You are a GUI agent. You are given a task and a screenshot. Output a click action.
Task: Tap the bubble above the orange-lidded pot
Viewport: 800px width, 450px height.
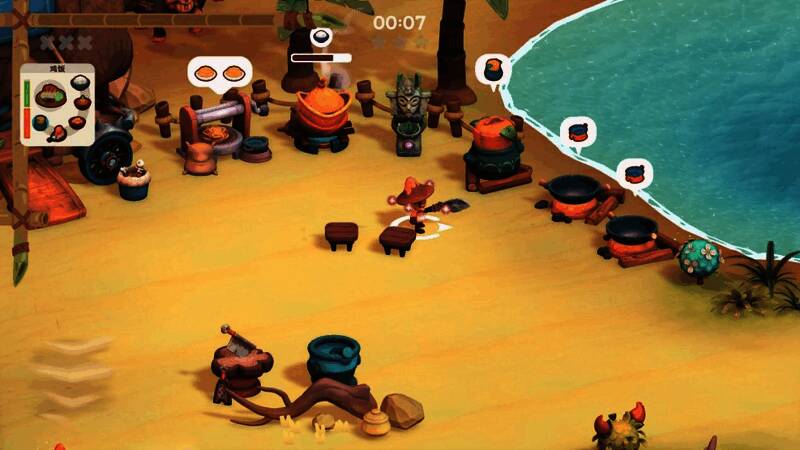click(493, 70)
